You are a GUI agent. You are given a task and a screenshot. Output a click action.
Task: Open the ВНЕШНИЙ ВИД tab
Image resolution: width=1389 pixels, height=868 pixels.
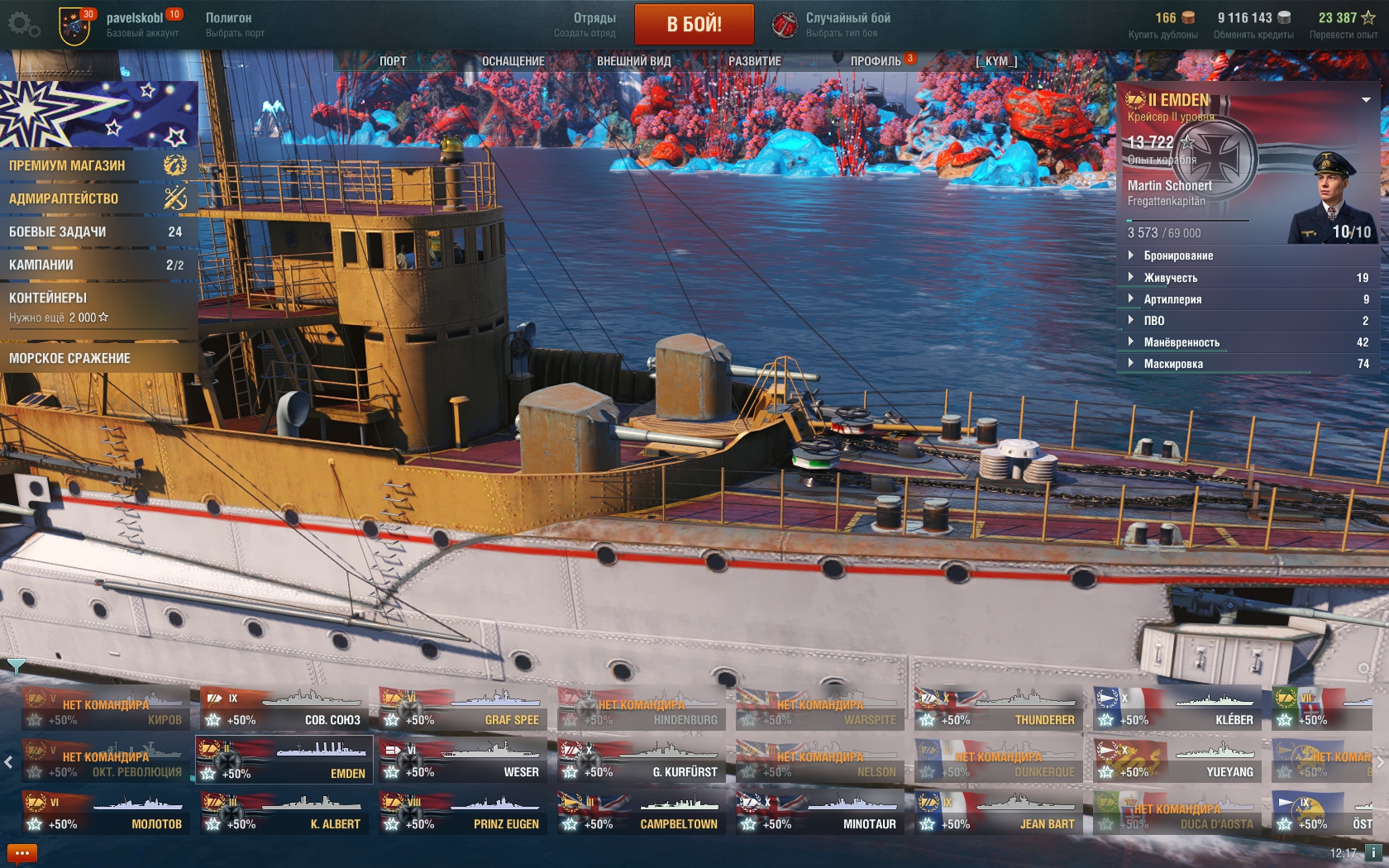(633, 61)
